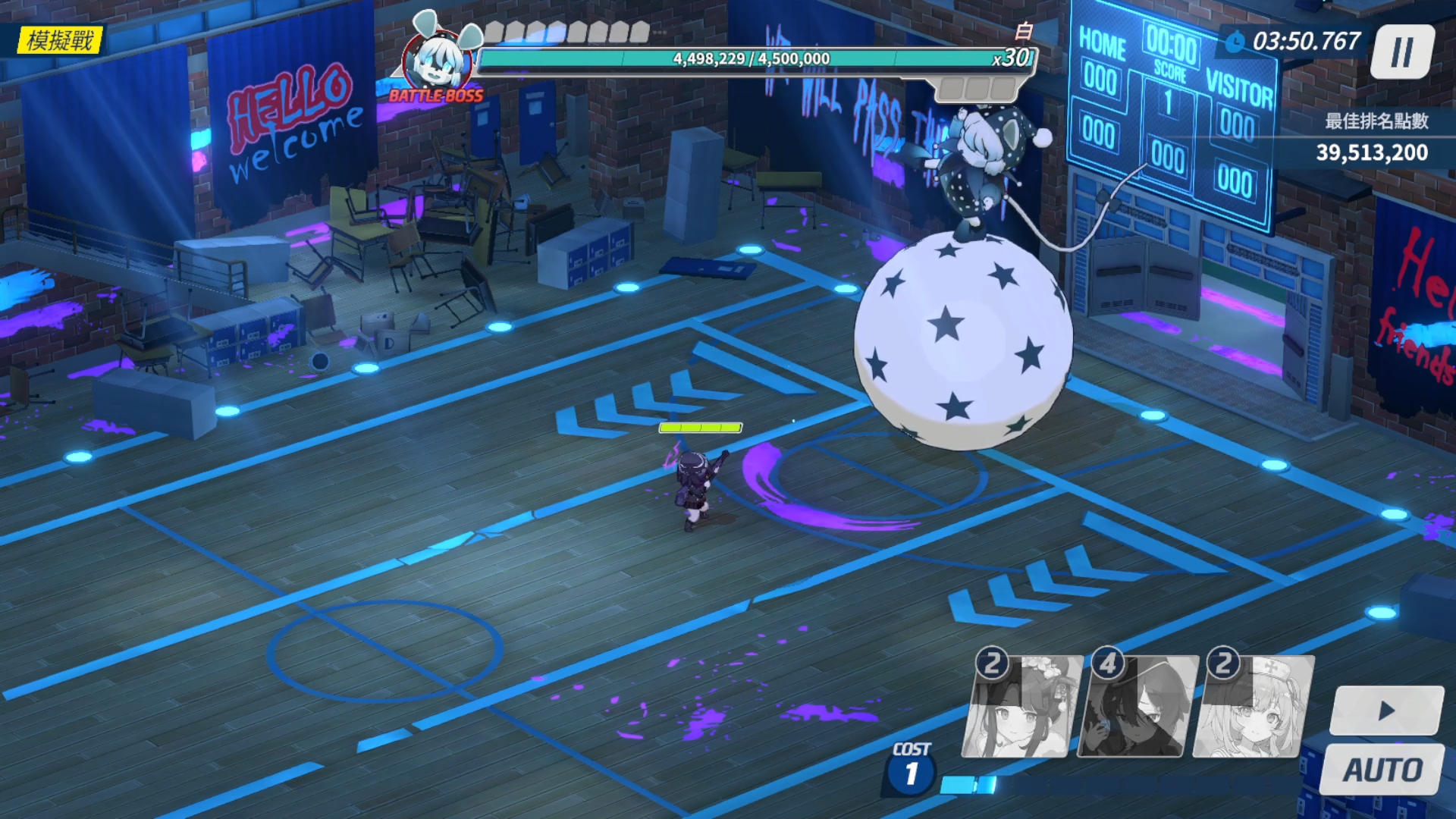This screenshot has width=1456, height=819.
Task: Pause the battle
Action: coord(1402,52)
